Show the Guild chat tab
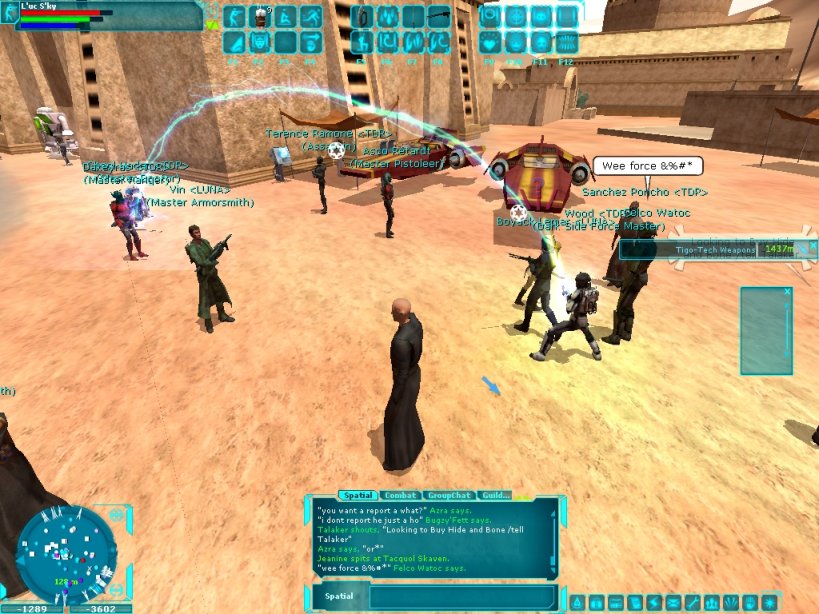Image resolution: width=819 pixels, height=614 pixels. pyautogui.click(x=496, y=495)
